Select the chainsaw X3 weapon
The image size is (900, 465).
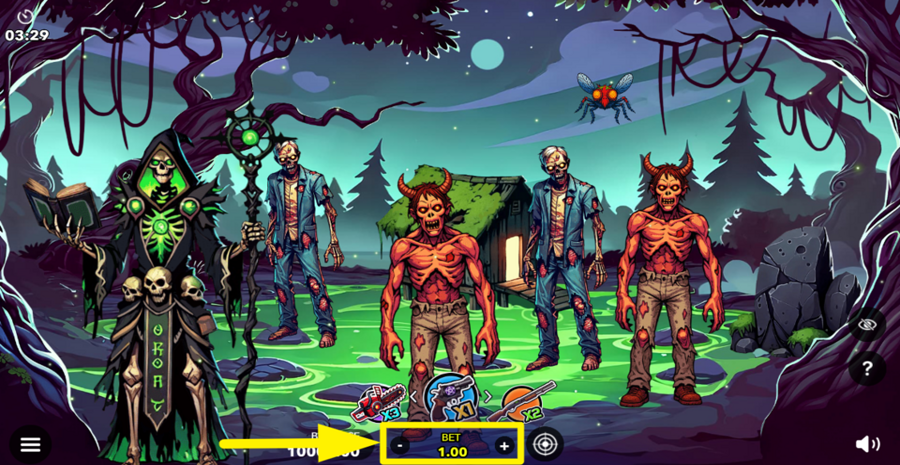pos(379,403)
